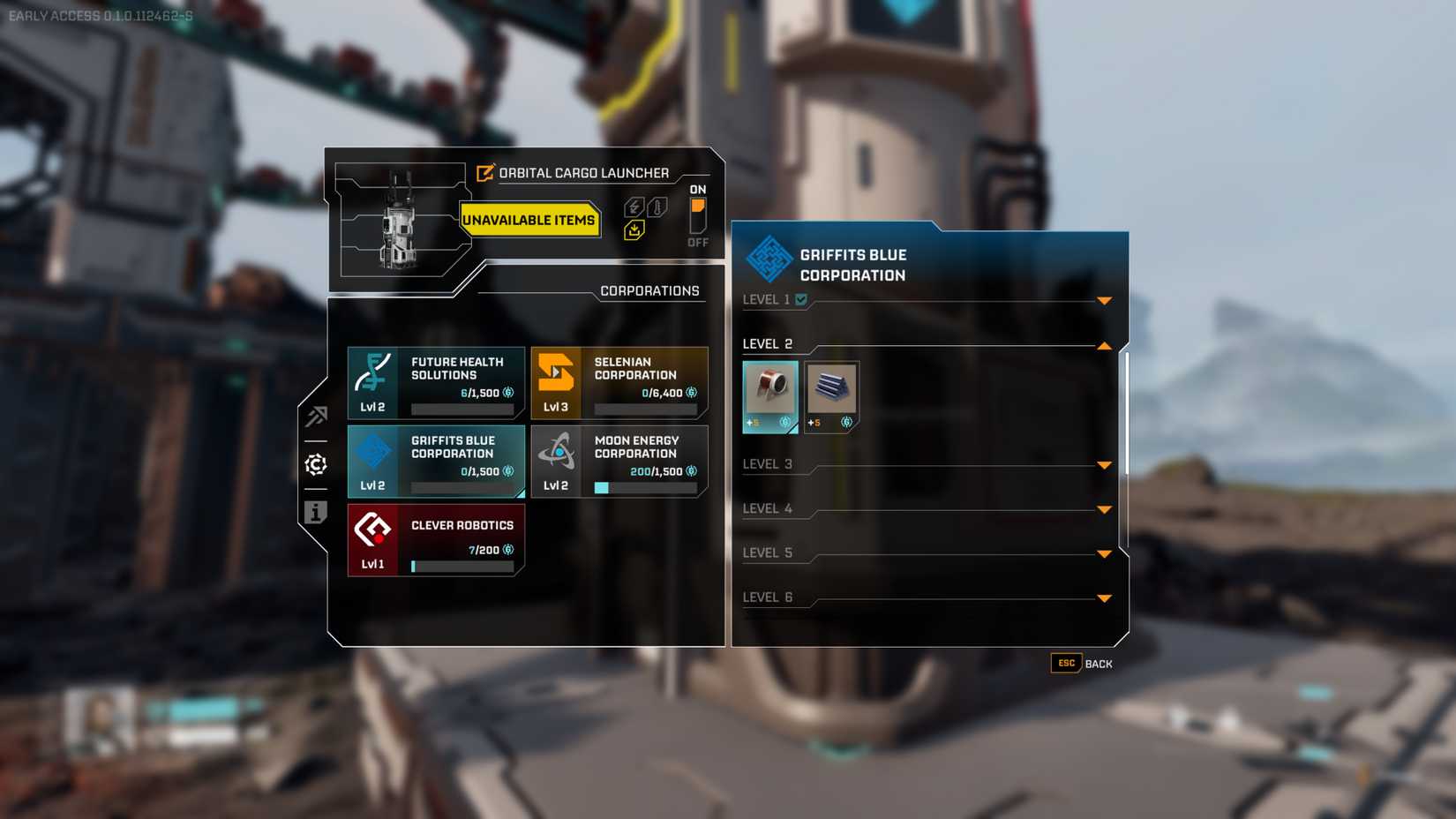
Task: Click the Moon Energy Corporation atom icon
Action: pos(559,450)
